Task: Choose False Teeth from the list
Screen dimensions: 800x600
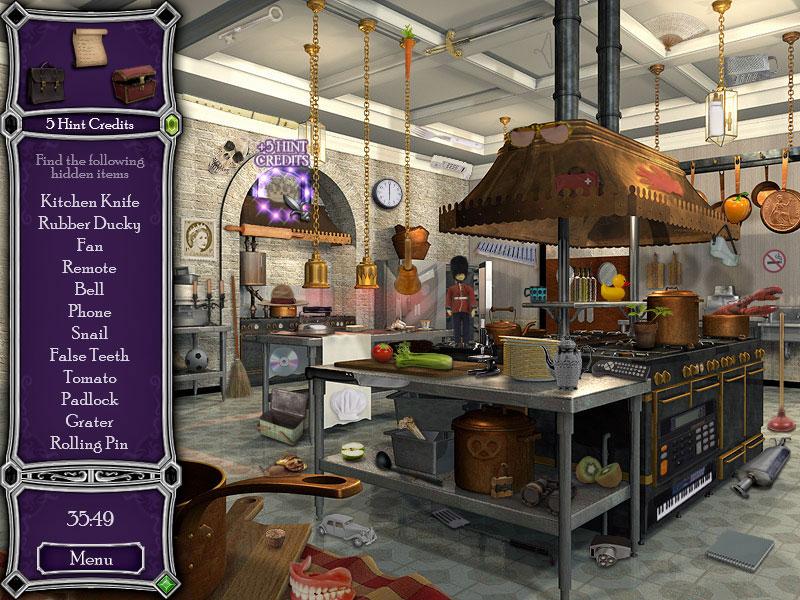Action: pos(89,355)
